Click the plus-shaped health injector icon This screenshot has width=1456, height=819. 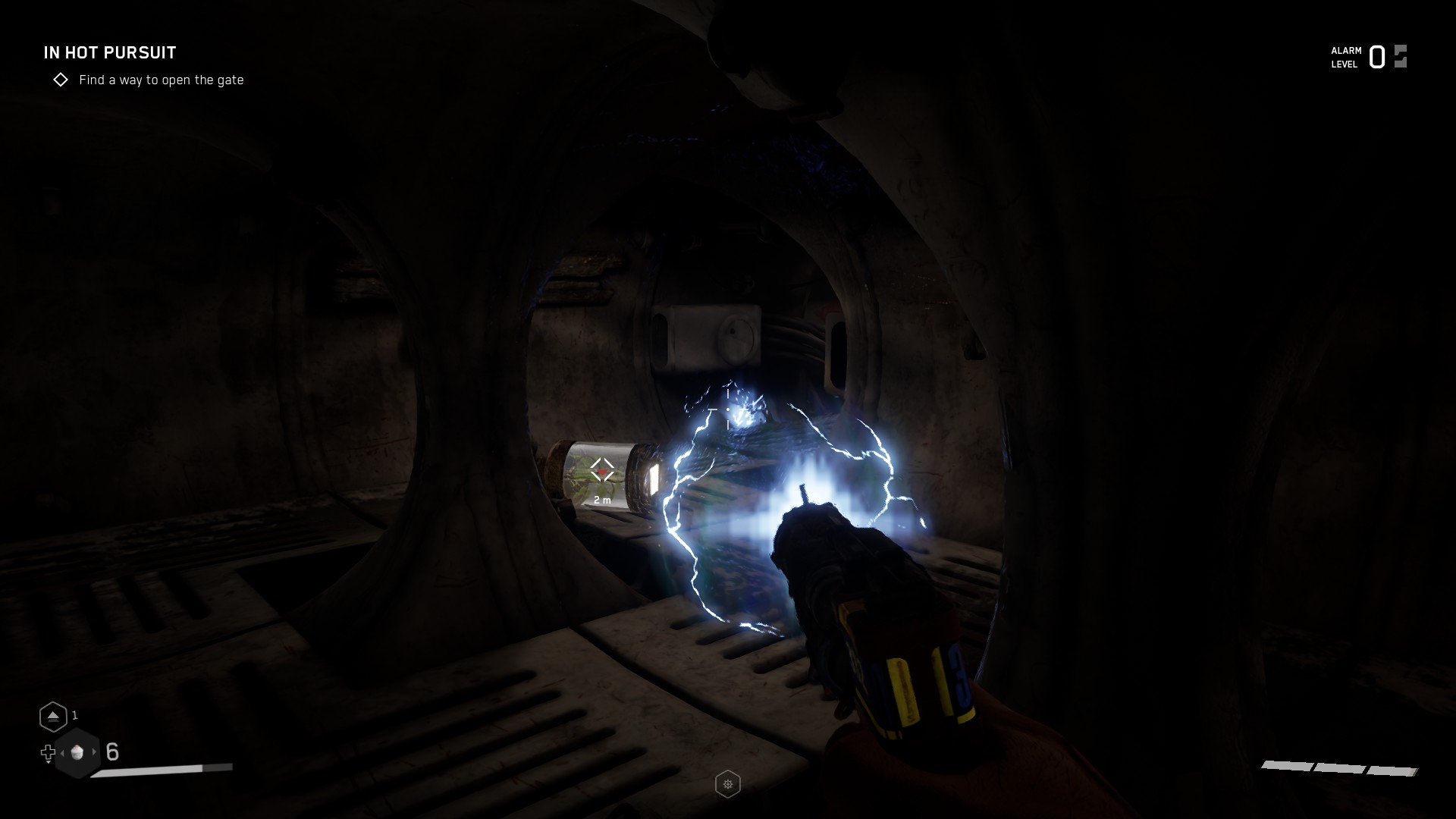point(49,753)
